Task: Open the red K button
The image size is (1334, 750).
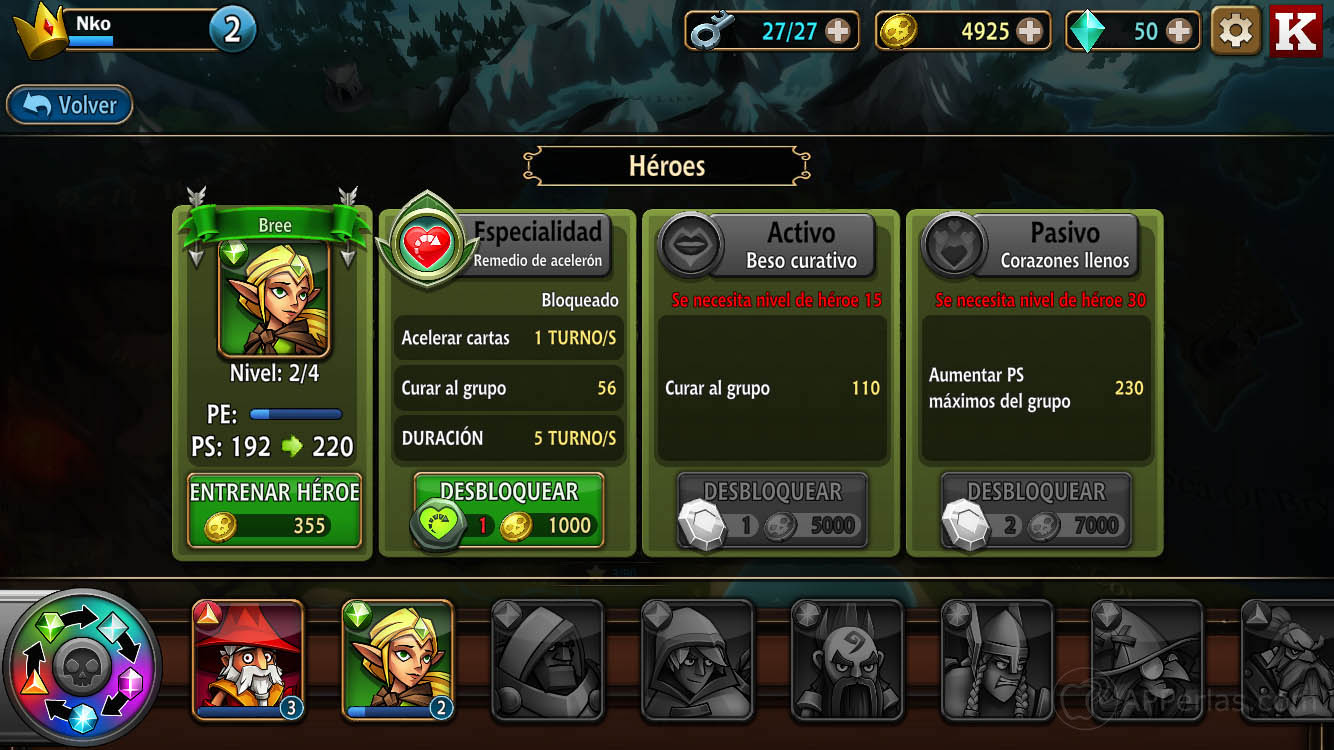Action: coord(1296,32)
